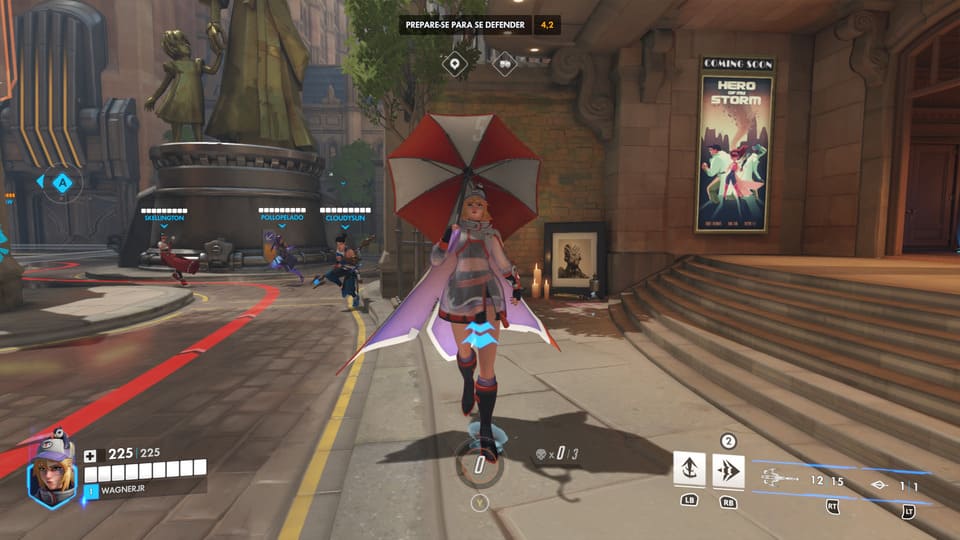Select the objective A waypoint marker

pos(63,182)
